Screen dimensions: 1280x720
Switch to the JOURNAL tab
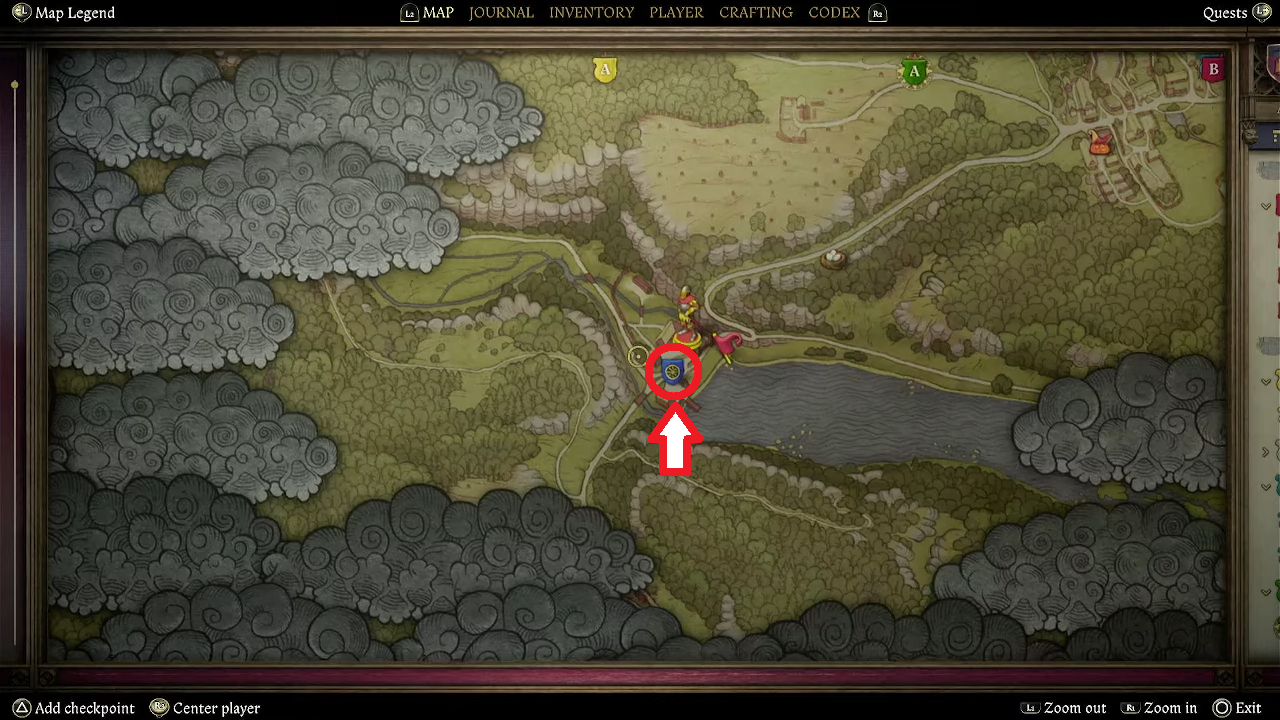501,12
